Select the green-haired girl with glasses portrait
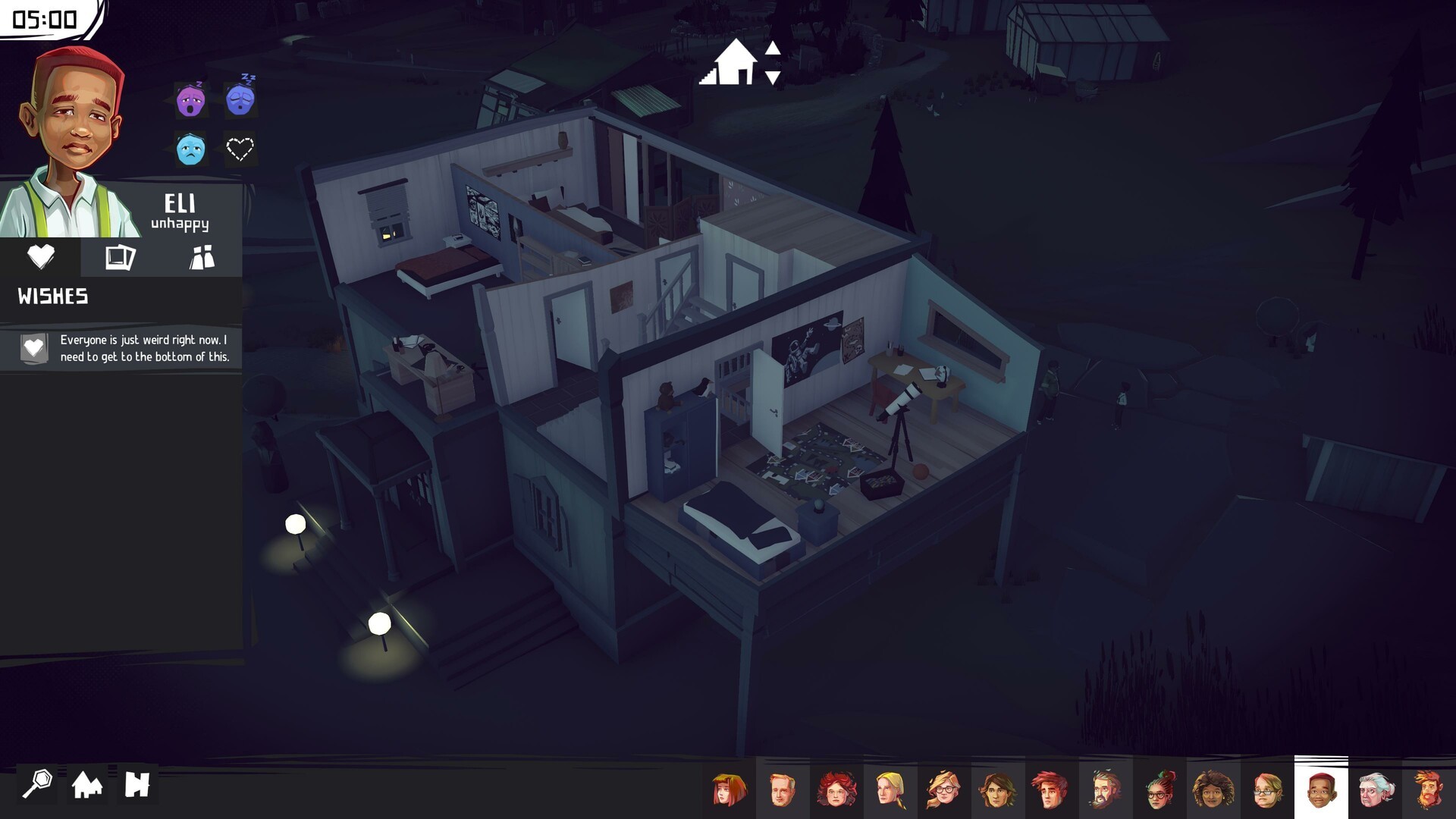Screen dimensions: 1456x819 click(1159, 789)
